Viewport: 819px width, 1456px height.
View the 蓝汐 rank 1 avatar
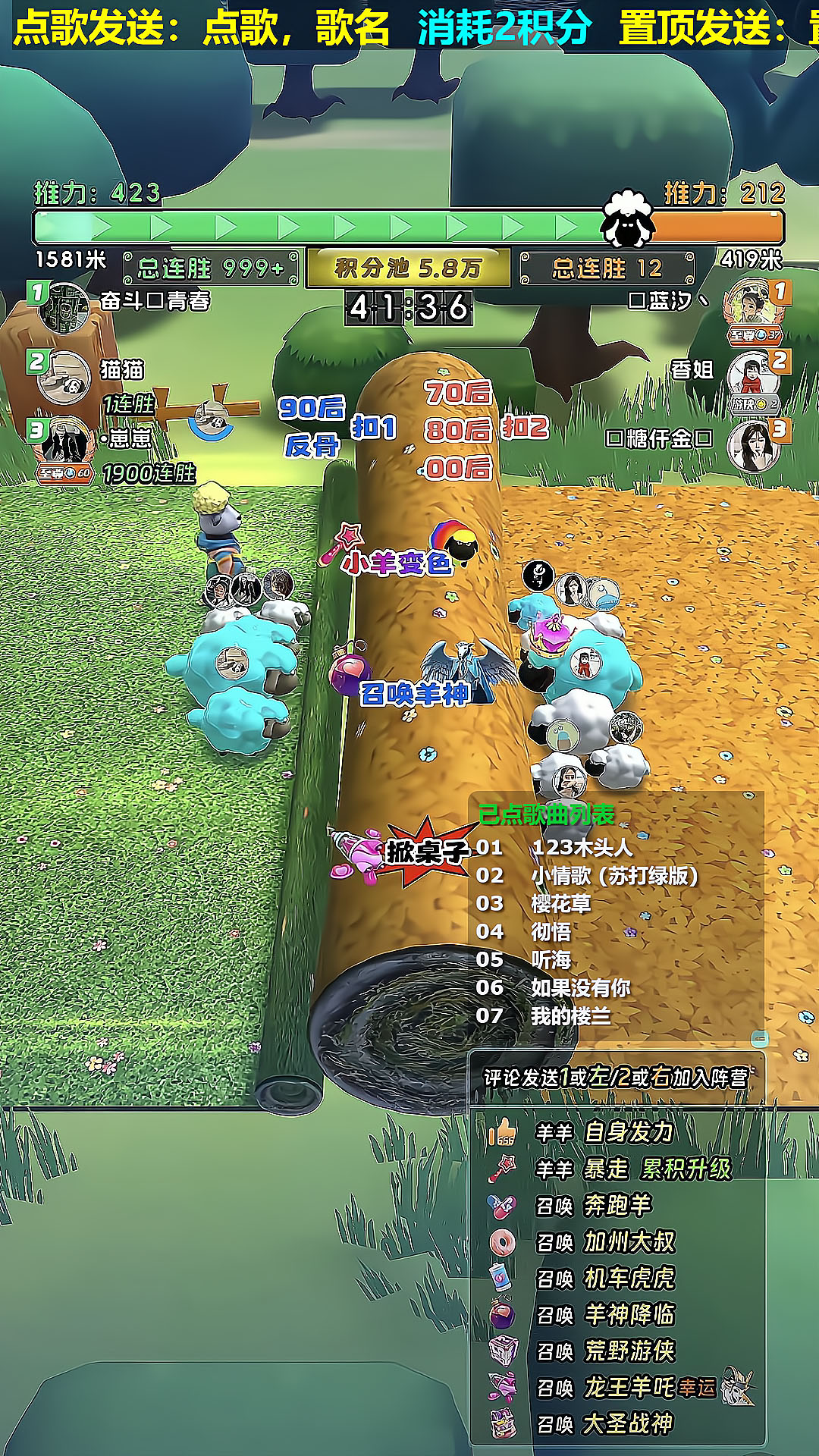(x=753, y=305)
